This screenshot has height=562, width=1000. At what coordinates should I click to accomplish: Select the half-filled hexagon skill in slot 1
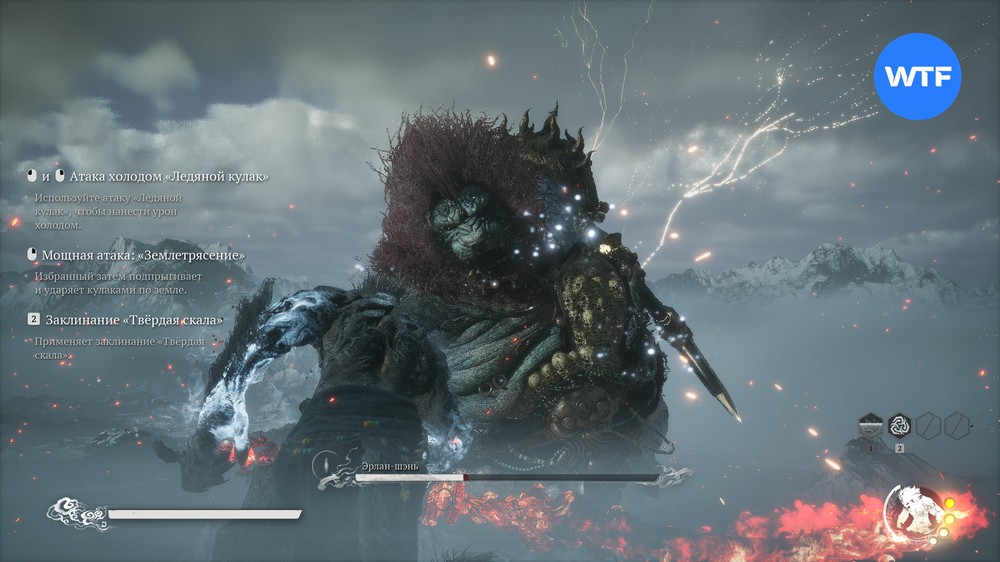click(871, 427)
